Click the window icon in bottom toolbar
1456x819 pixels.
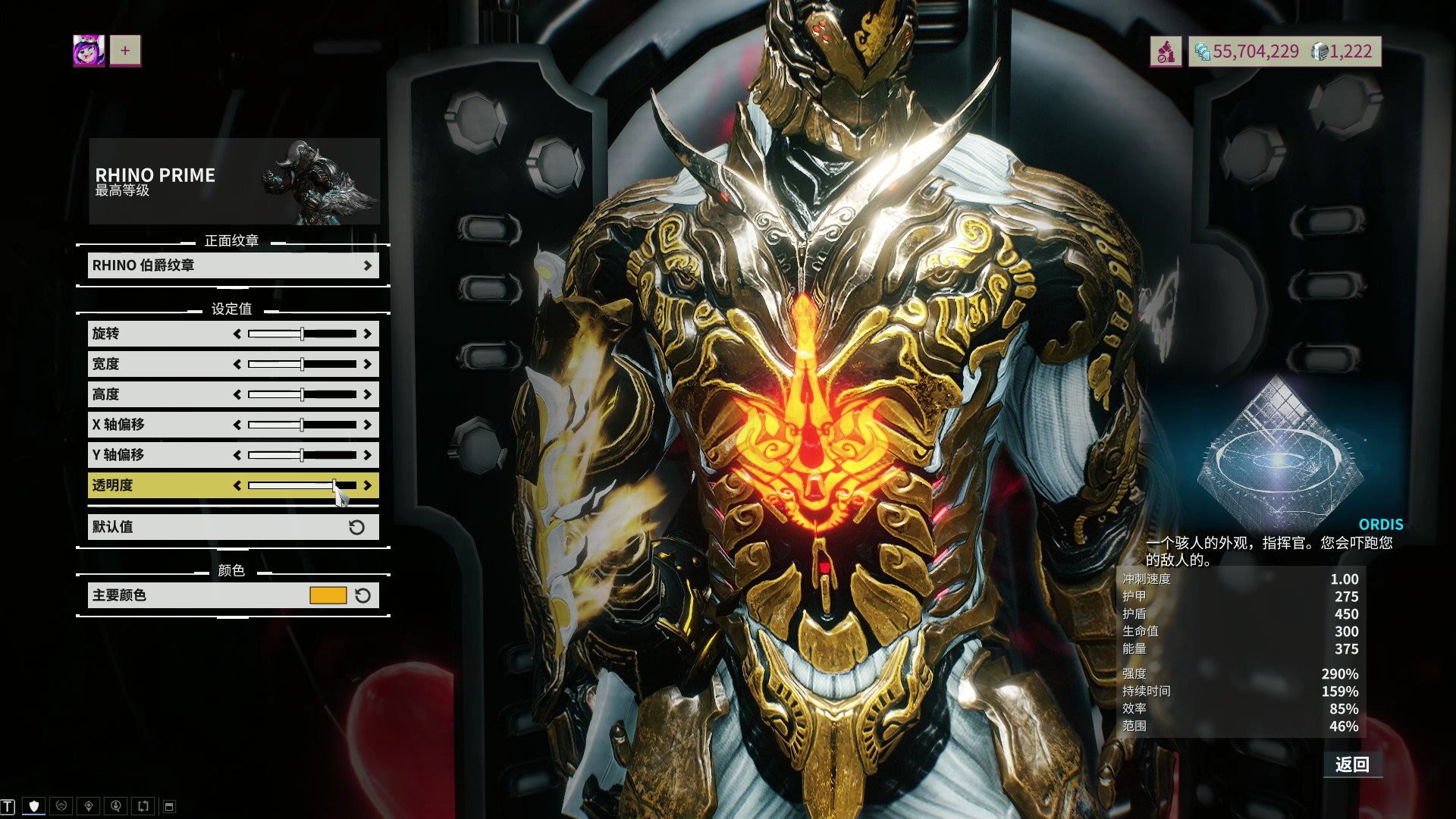tap(170, 806)
